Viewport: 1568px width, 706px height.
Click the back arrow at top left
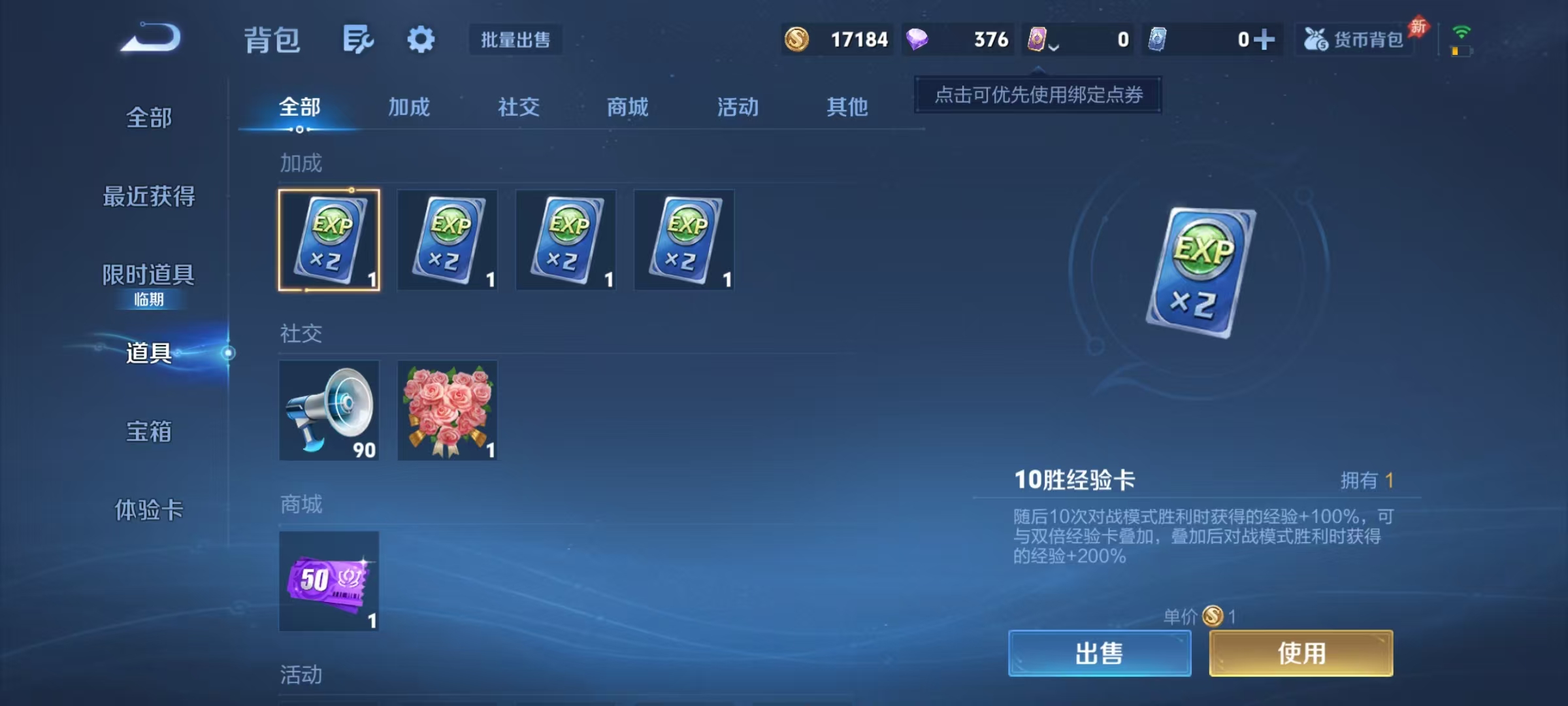tap(149, 38)
